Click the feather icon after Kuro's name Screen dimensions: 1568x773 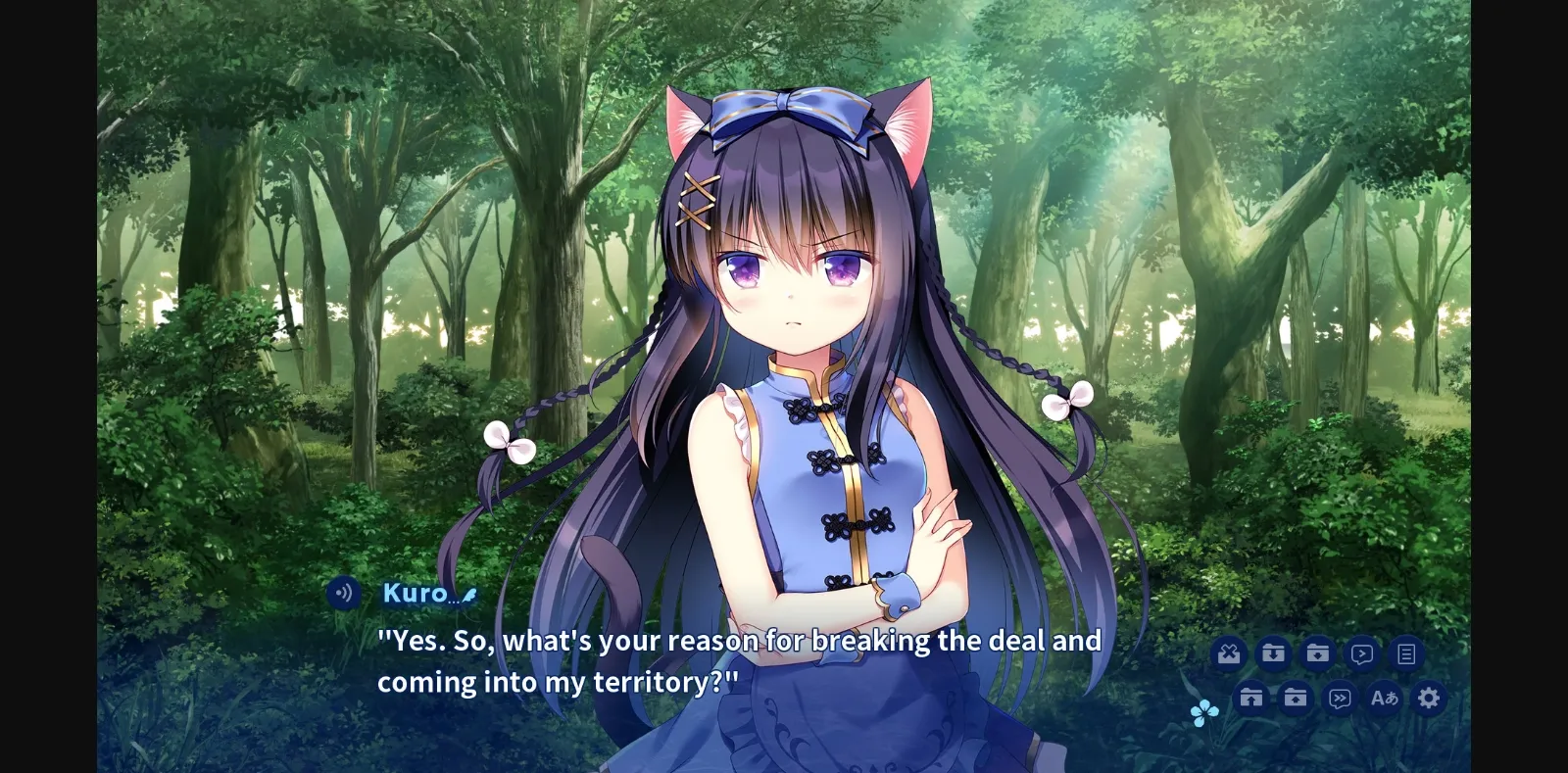coord(467,595)
